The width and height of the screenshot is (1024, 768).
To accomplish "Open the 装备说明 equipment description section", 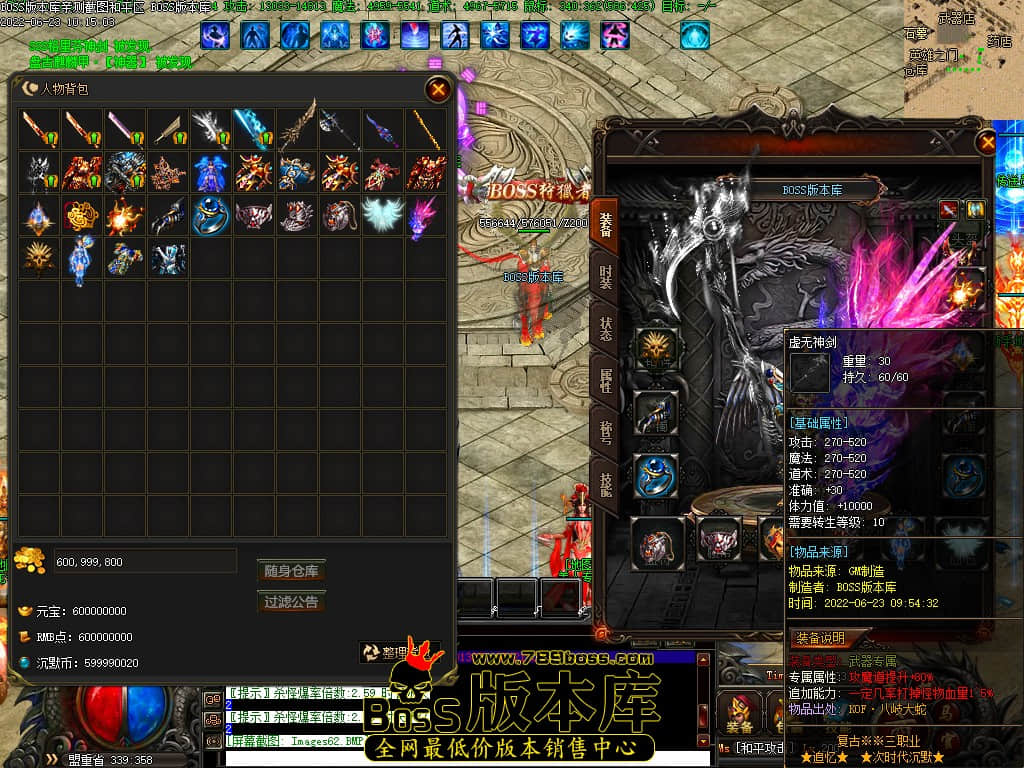I will (x=820, y=638).
